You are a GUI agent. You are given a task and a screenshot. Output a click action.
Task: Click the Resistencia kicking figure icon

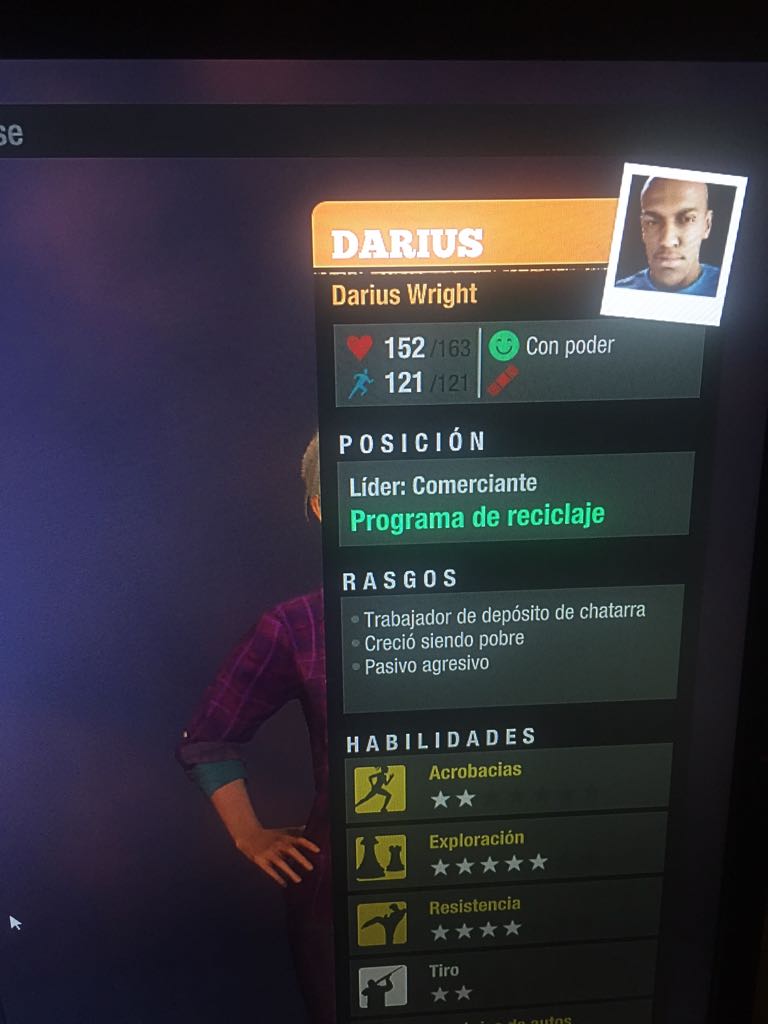click(x=382, y=922)
